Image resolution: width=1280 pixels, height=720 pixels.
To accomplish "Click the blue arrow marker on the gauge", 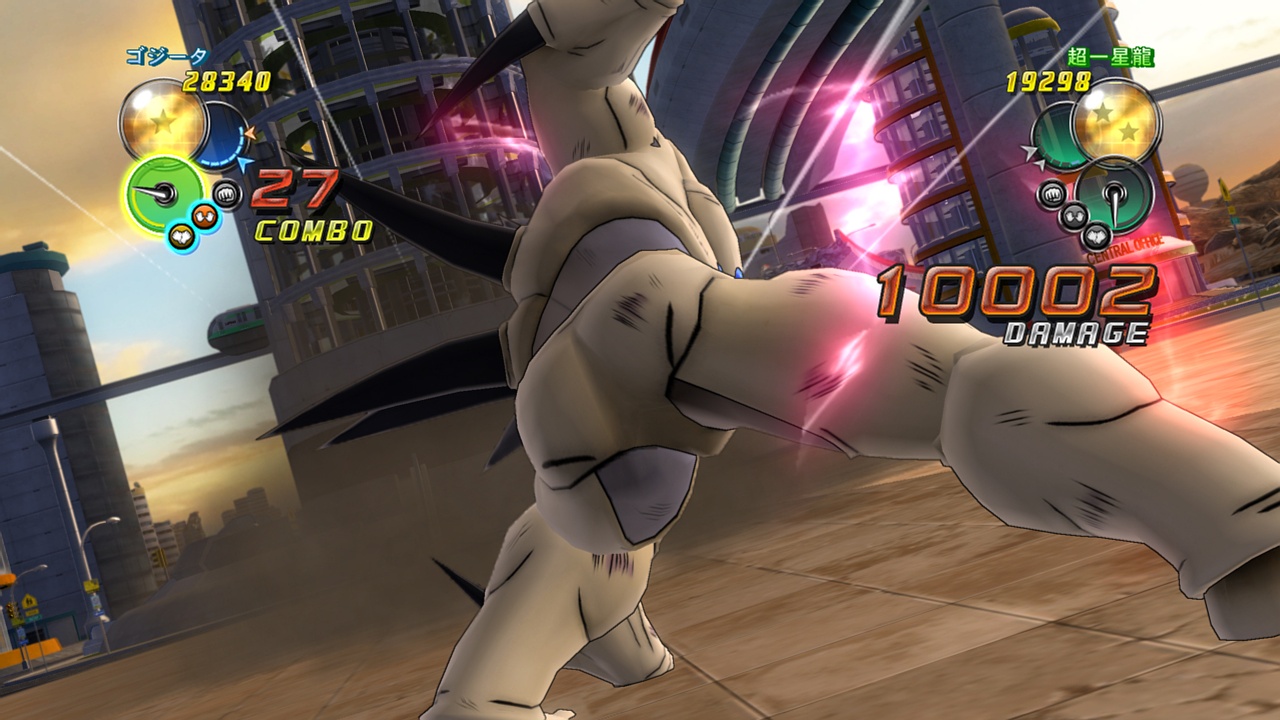I will point(243,164).
